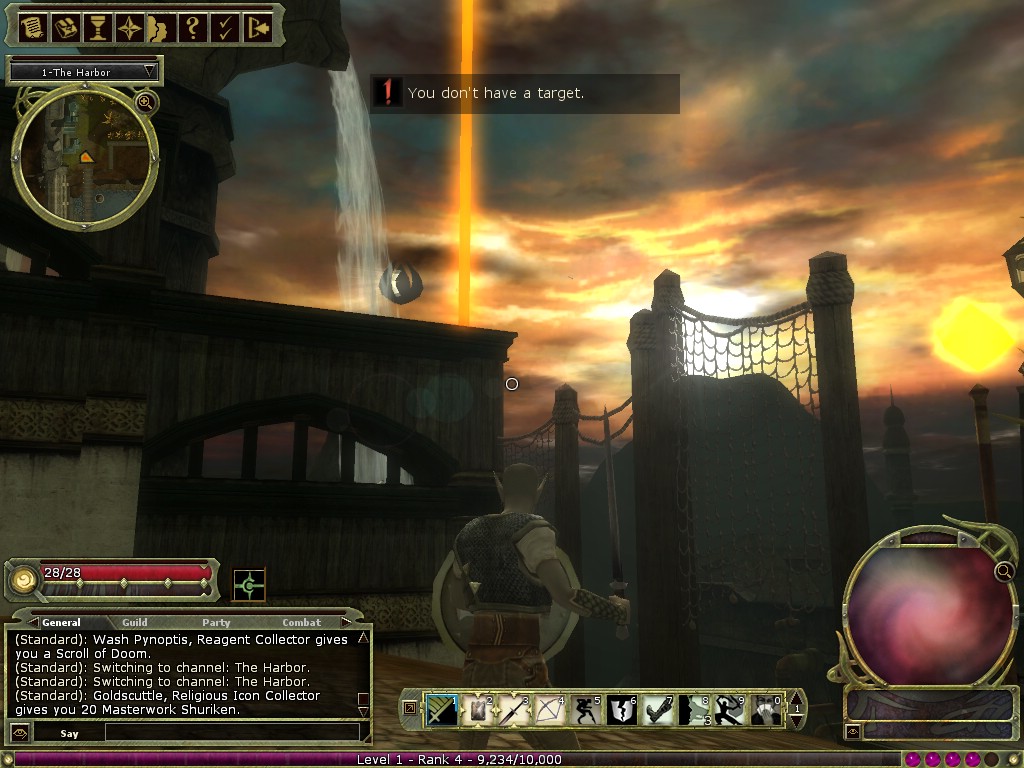
Task: Click the Say chat channel button
Action: coord(69,733)
